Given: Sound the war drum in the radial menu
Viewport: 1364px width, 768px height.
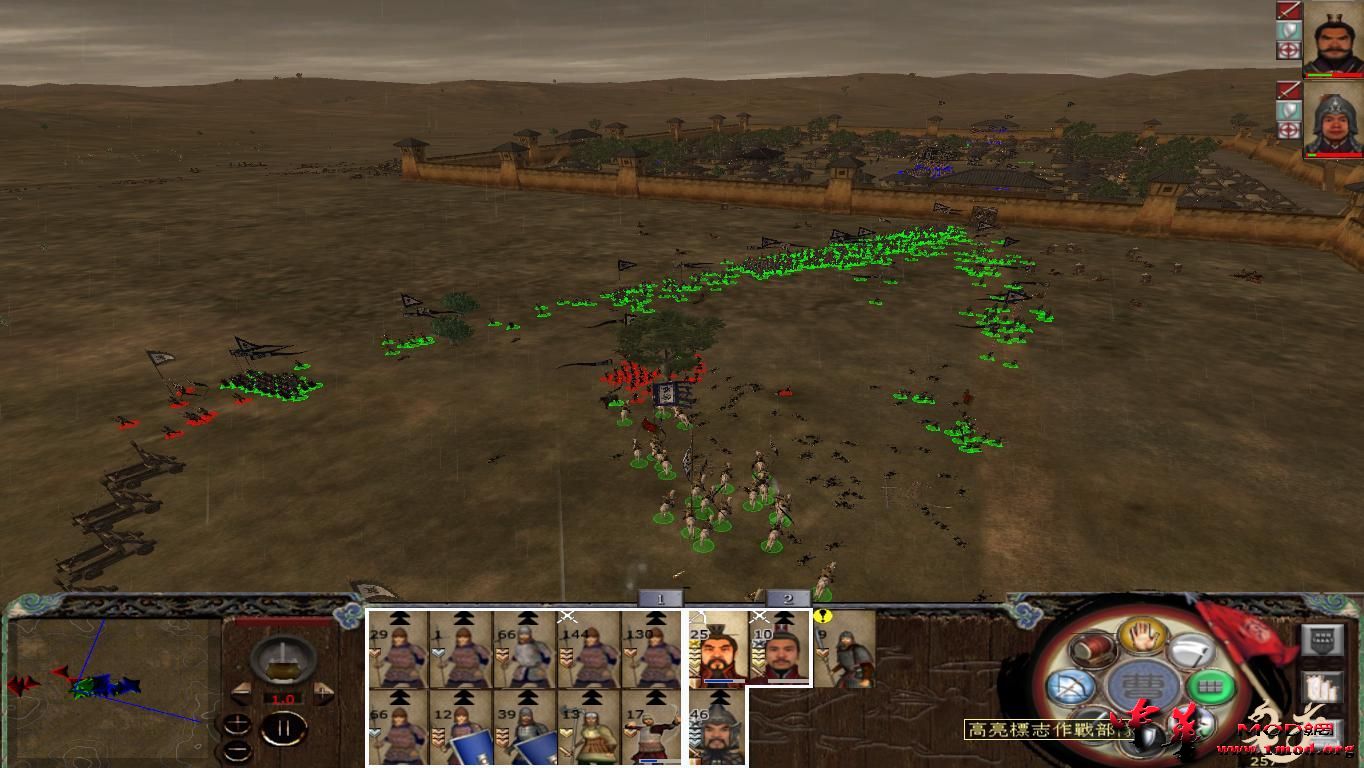Looking at the screenshot, I should [x=1091, y=650].
